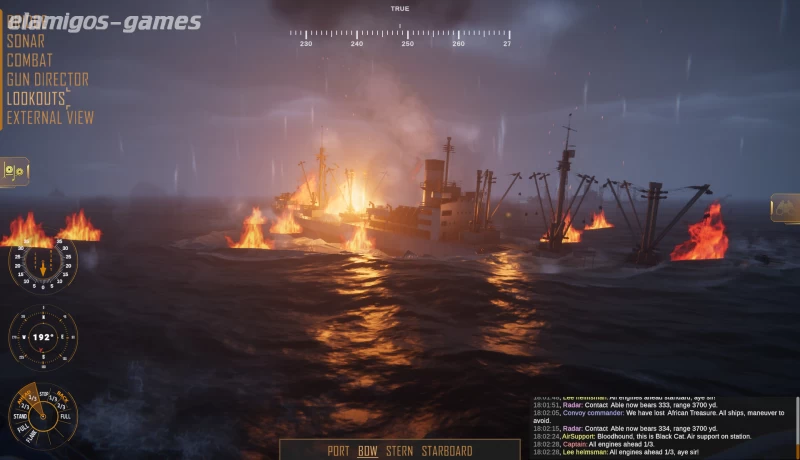Click the compass heading dial

pyautogui.click(x=43, y=338)
